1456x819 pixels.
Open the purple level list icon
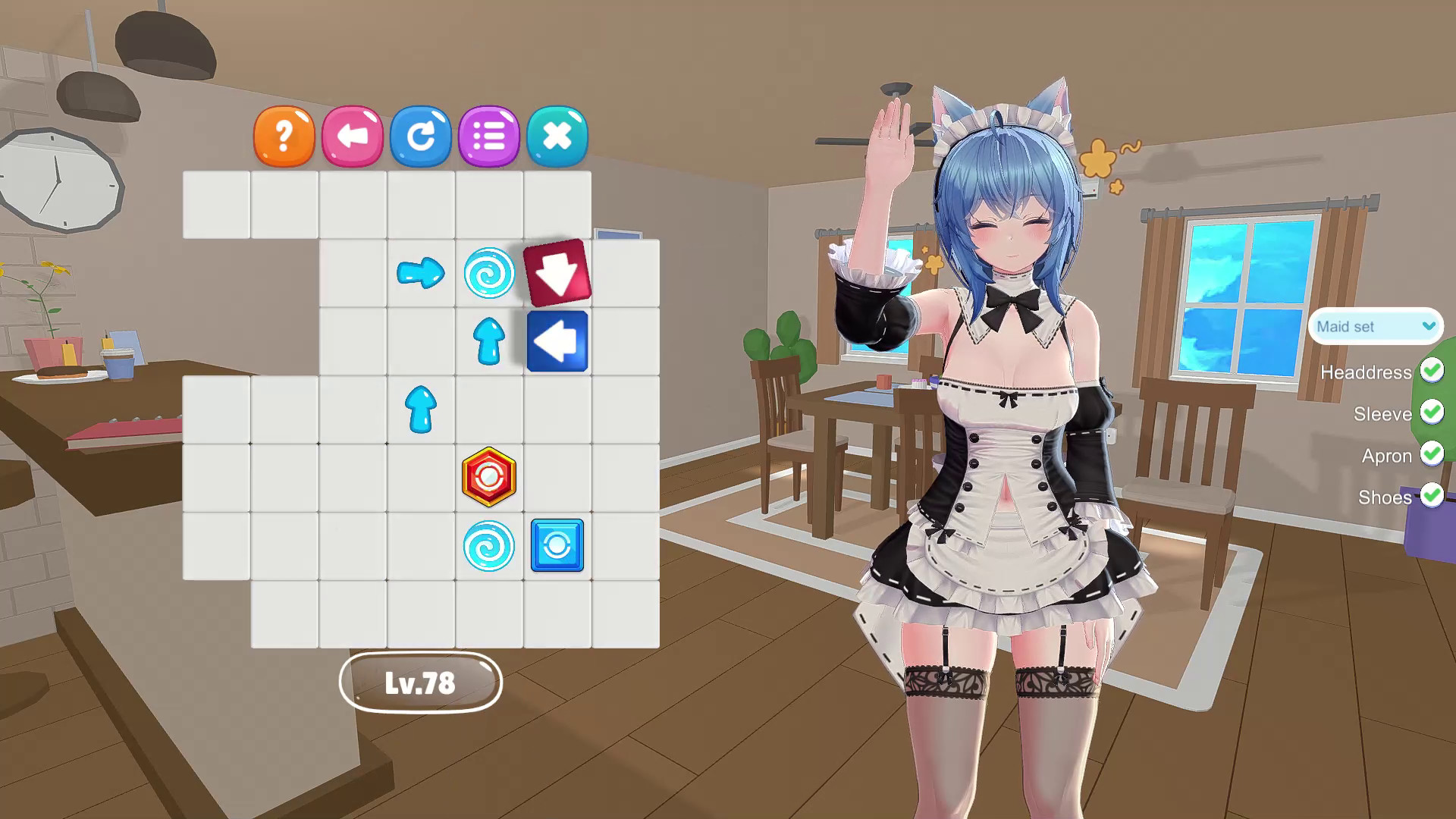489,136
